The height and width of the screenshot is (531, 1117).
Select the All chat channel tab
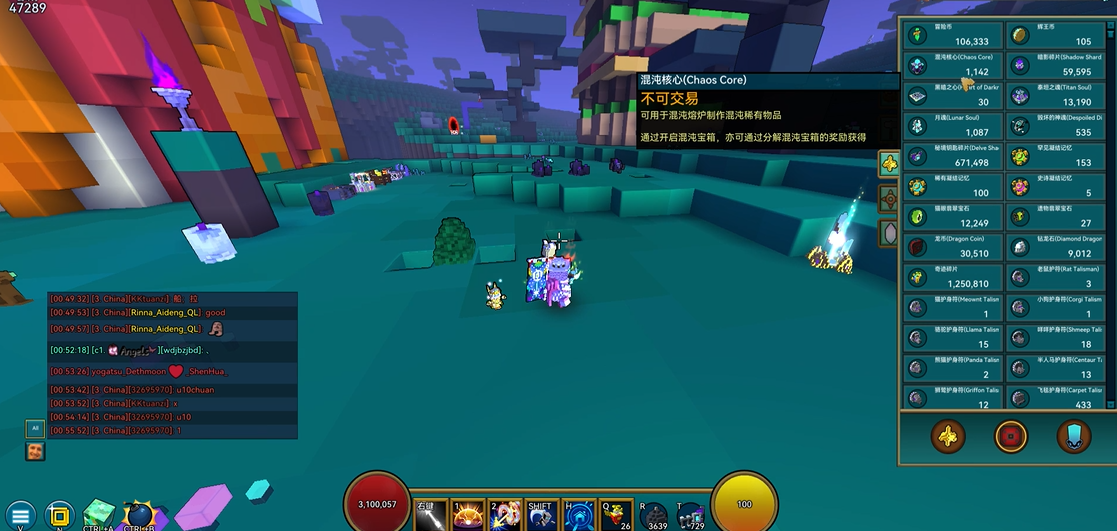35,428
